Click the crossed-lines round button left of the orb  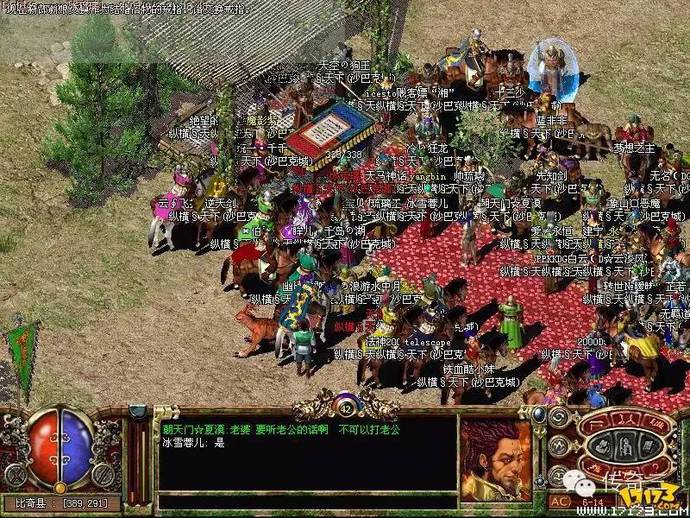14,475
